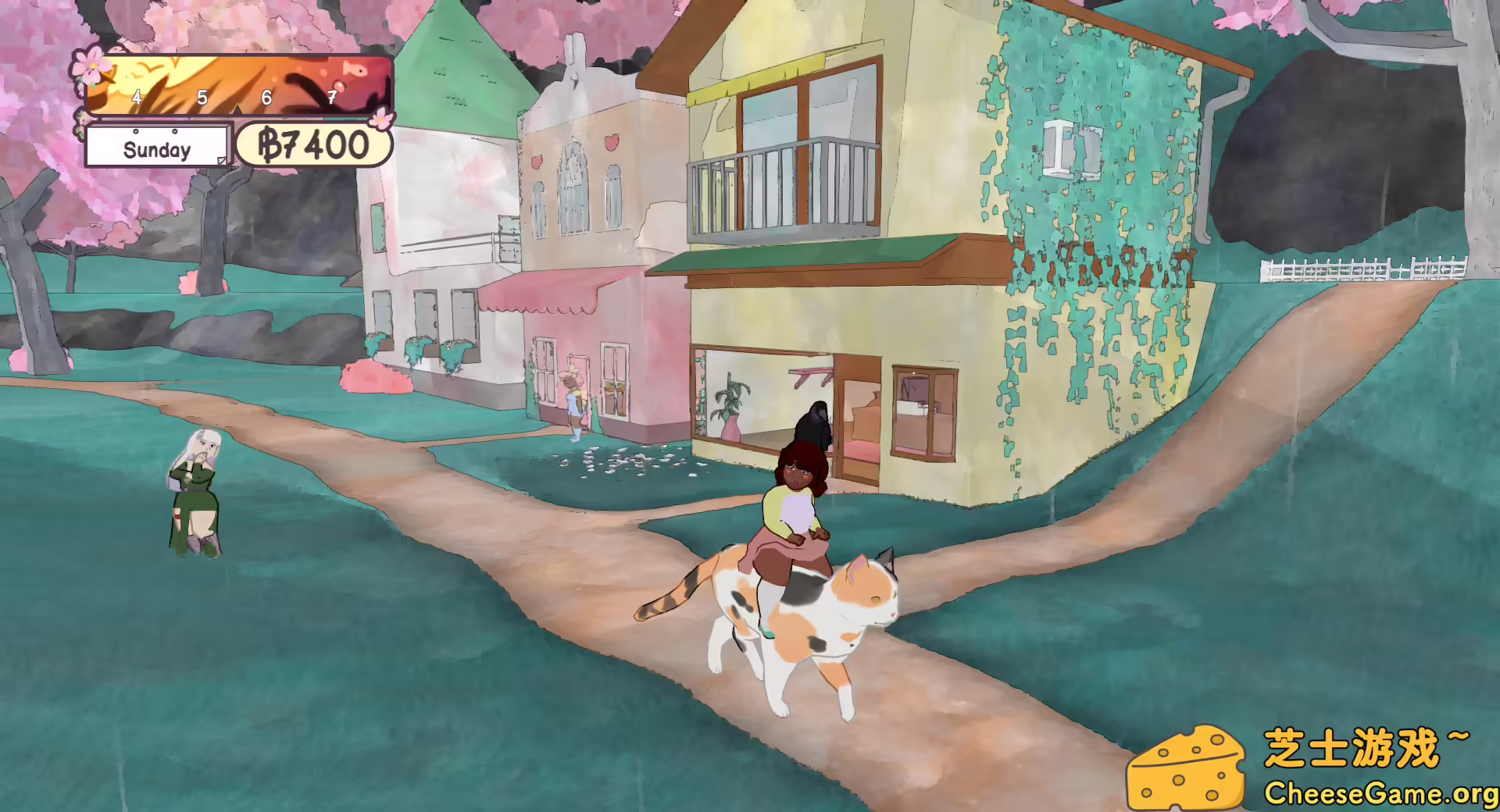Click hour number 7 on the time bar
Image resolution: width=1500 pixels, height=812 pixels.
pos(333,97)
